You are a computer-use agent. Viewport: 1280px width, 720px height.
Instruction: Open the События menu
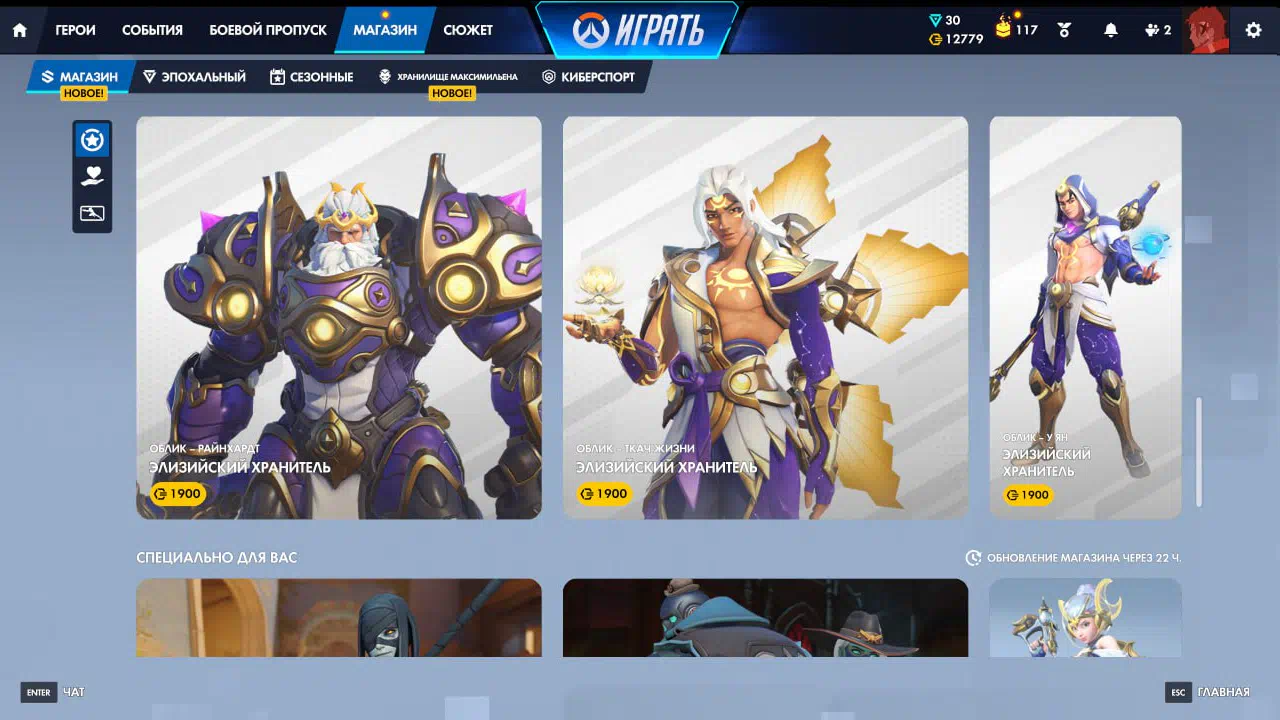pos(152,30)
